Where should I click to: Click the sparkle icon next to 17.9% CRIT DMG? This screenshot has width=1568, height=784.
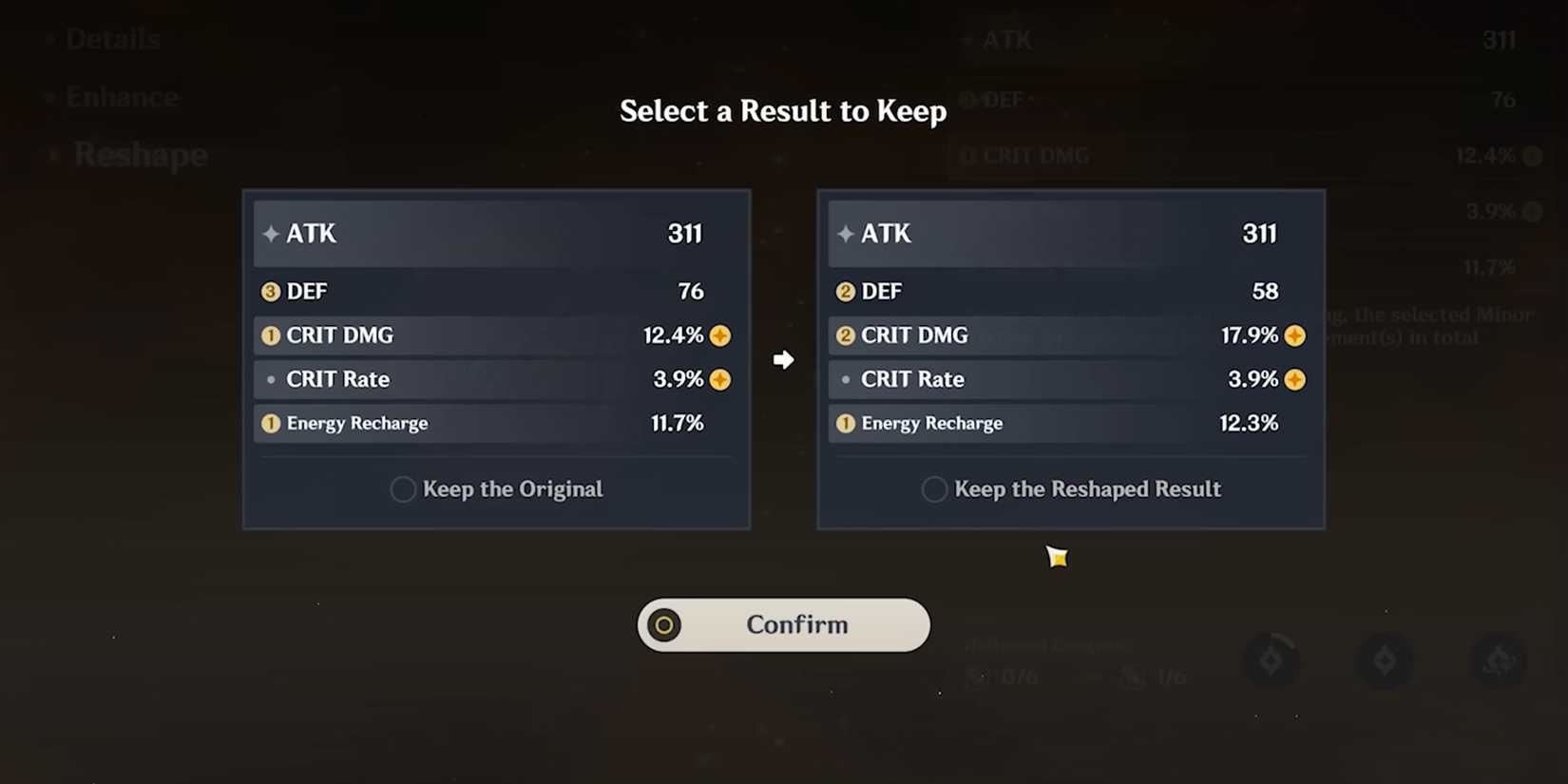click(1295, 335)
